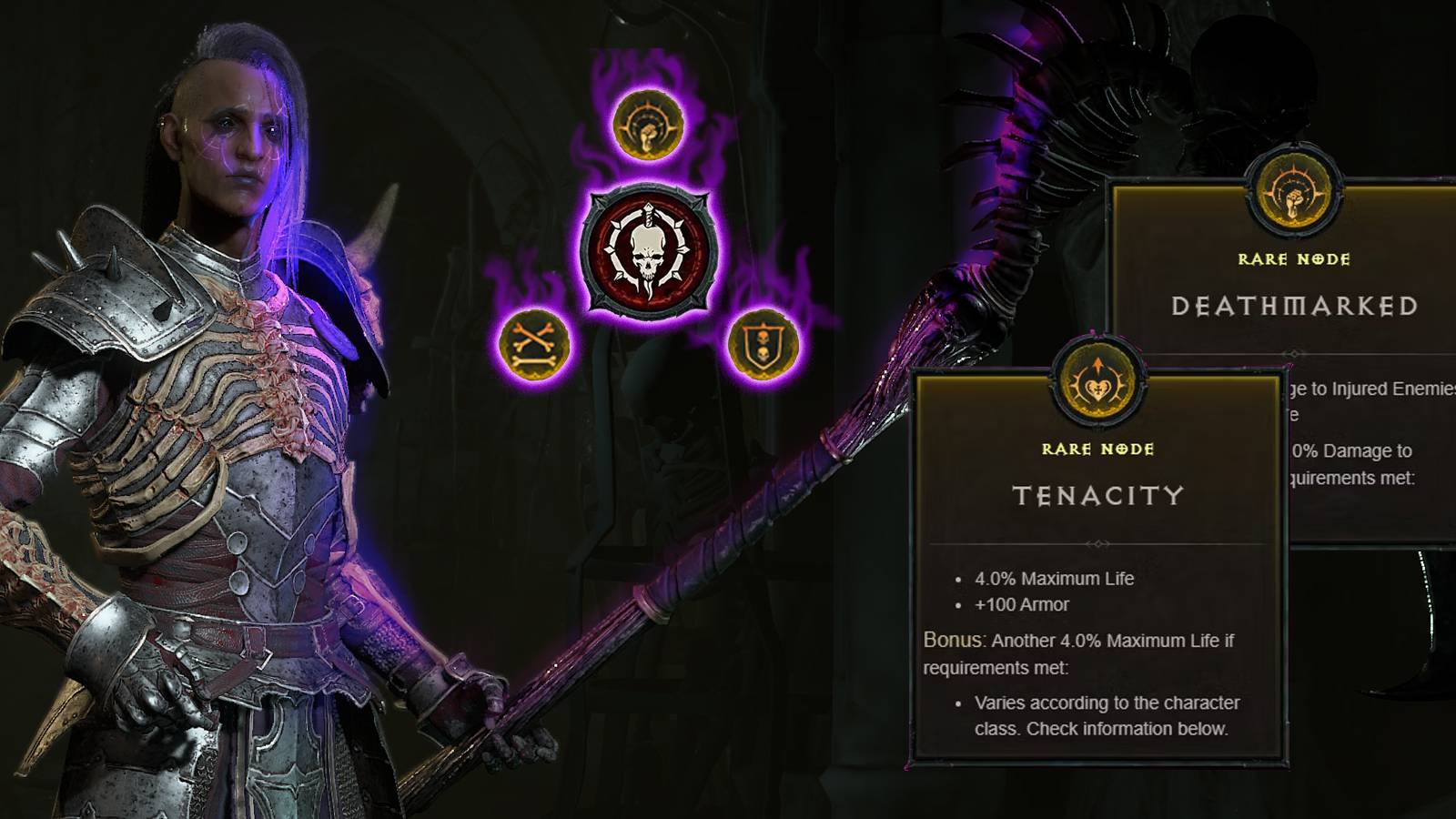Click the RARE NODE label above Deathmarked
Screen dimensions: 1456x819
click(x=1292, y=258)
